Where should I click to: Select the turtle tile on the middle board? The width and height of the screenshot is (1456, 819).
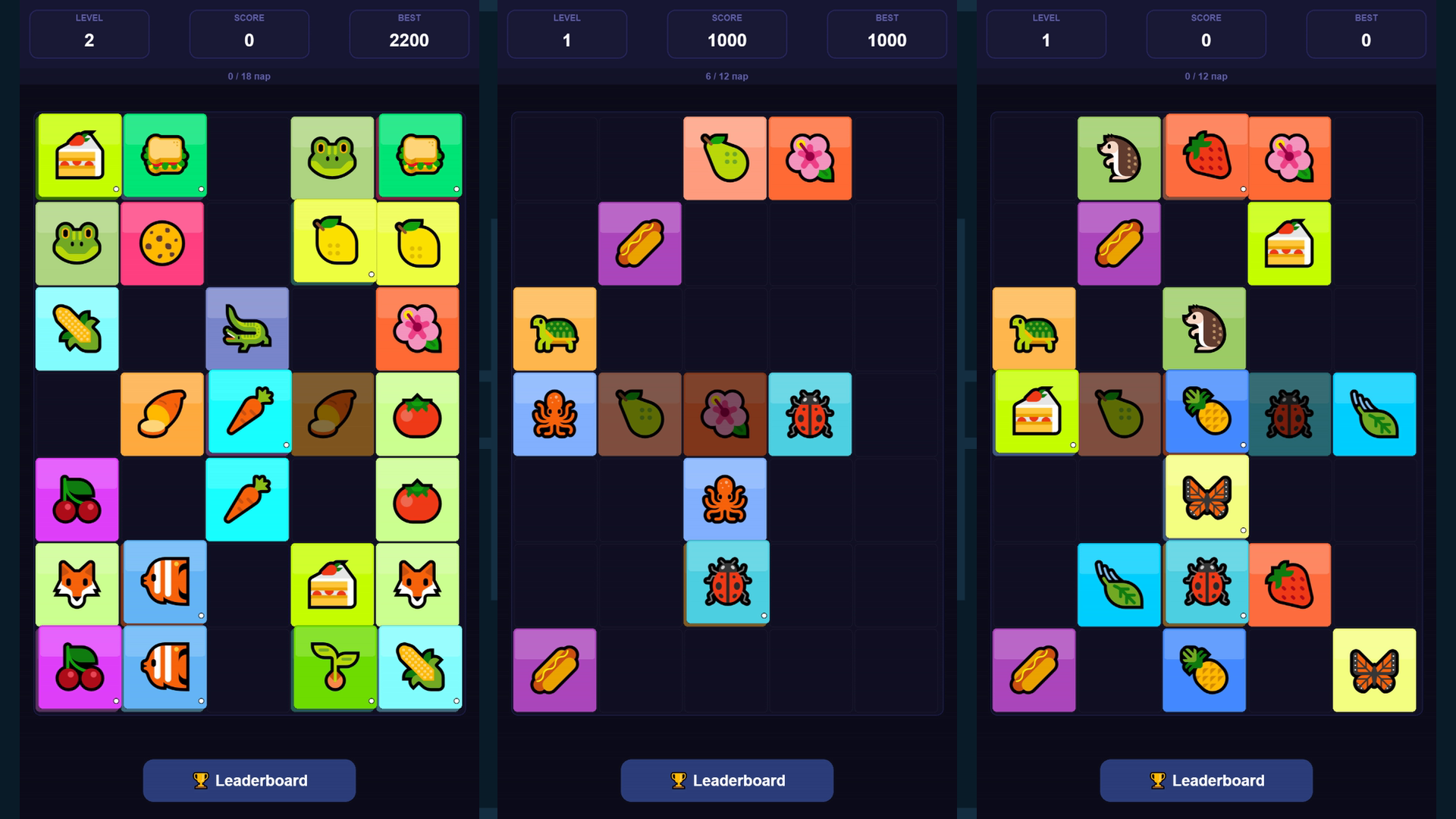coord(555,329)
